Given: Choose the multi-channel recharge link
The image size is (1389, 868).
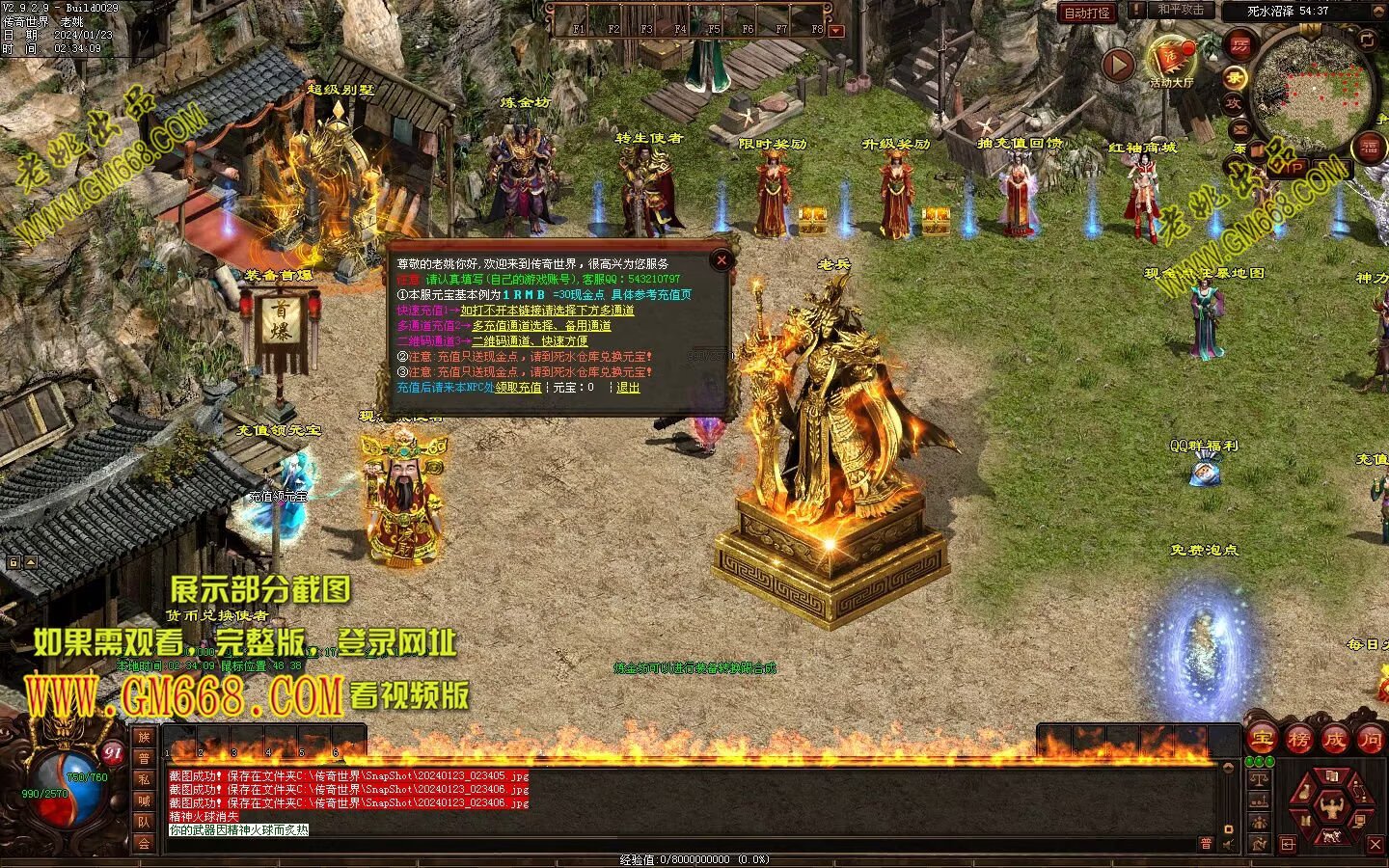Looking at the screenshot, I should tap(541, 326).
